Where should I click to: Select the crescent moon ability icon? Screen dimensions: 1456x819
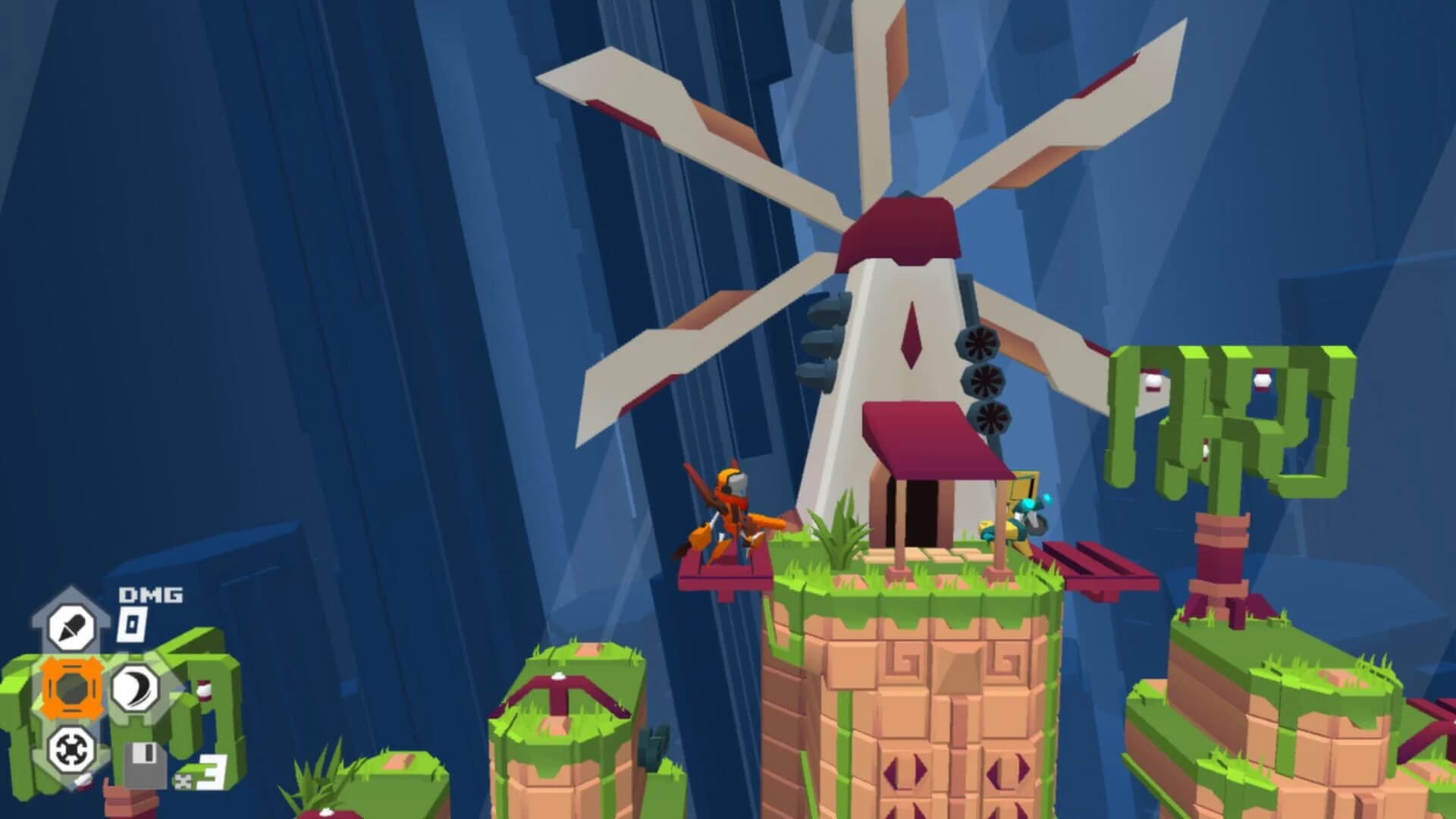[136, 686]
